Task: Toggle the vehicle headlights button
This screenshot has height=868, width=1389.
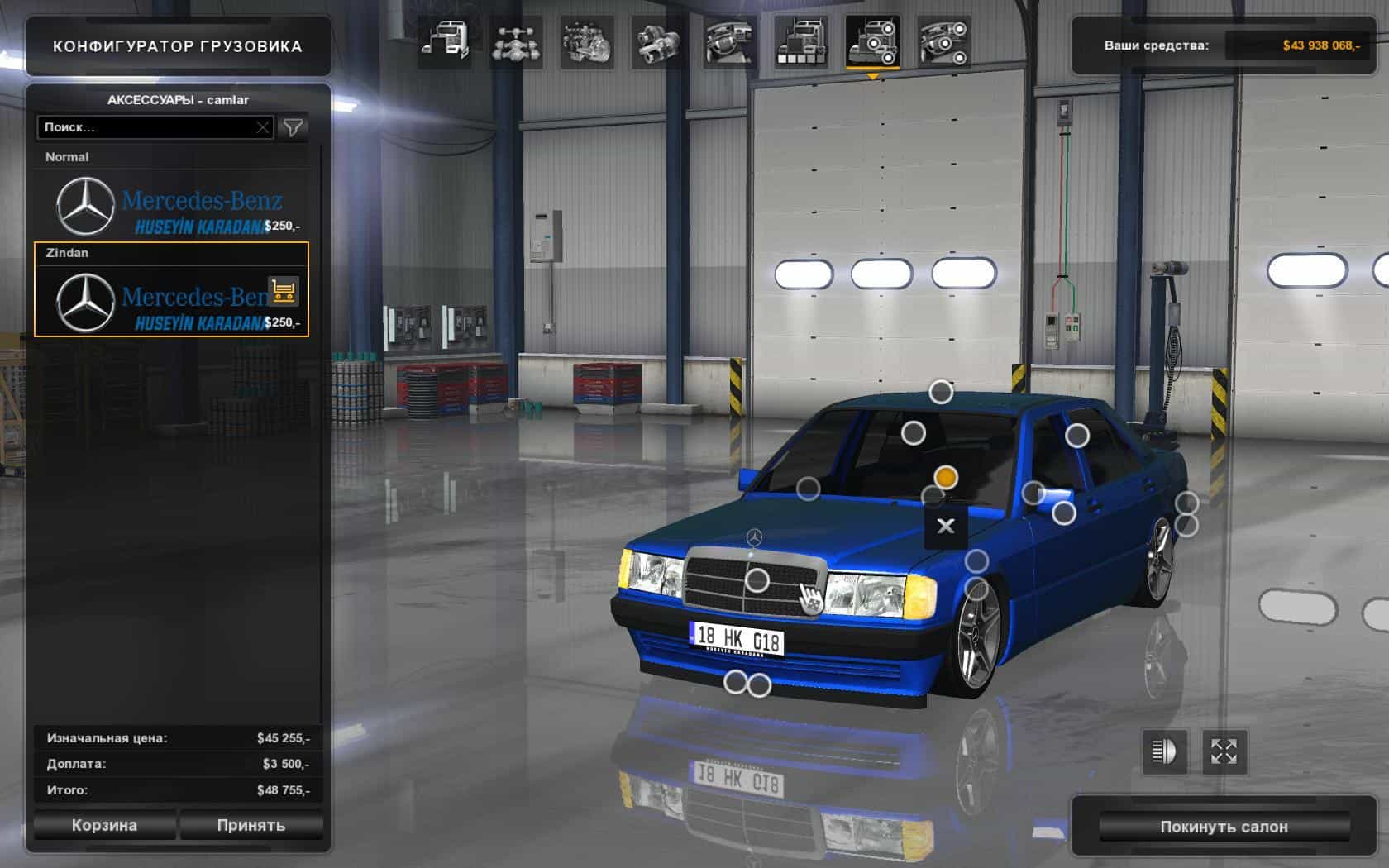Action: pyautogui.click(x=1164, y=751)
